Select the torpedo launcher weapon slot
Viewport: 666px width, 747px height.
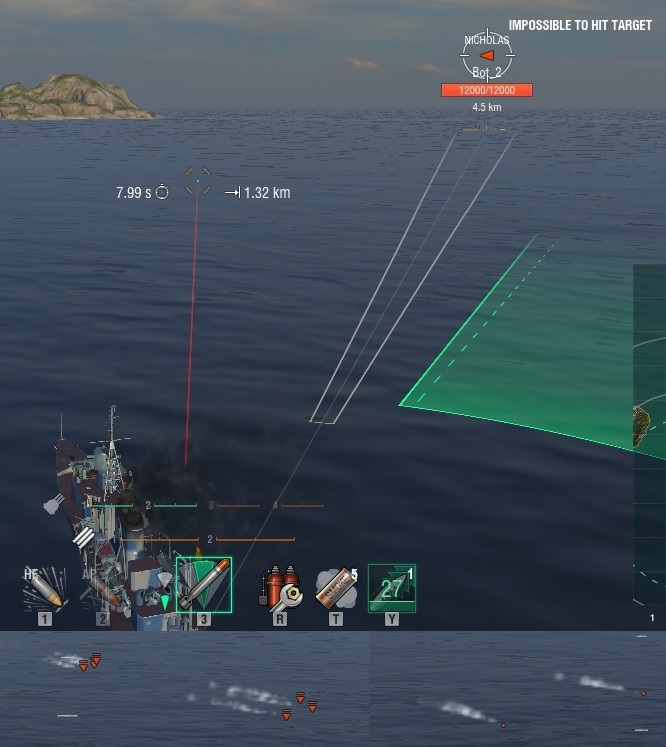pyautogui.click(x=204, y=585)
